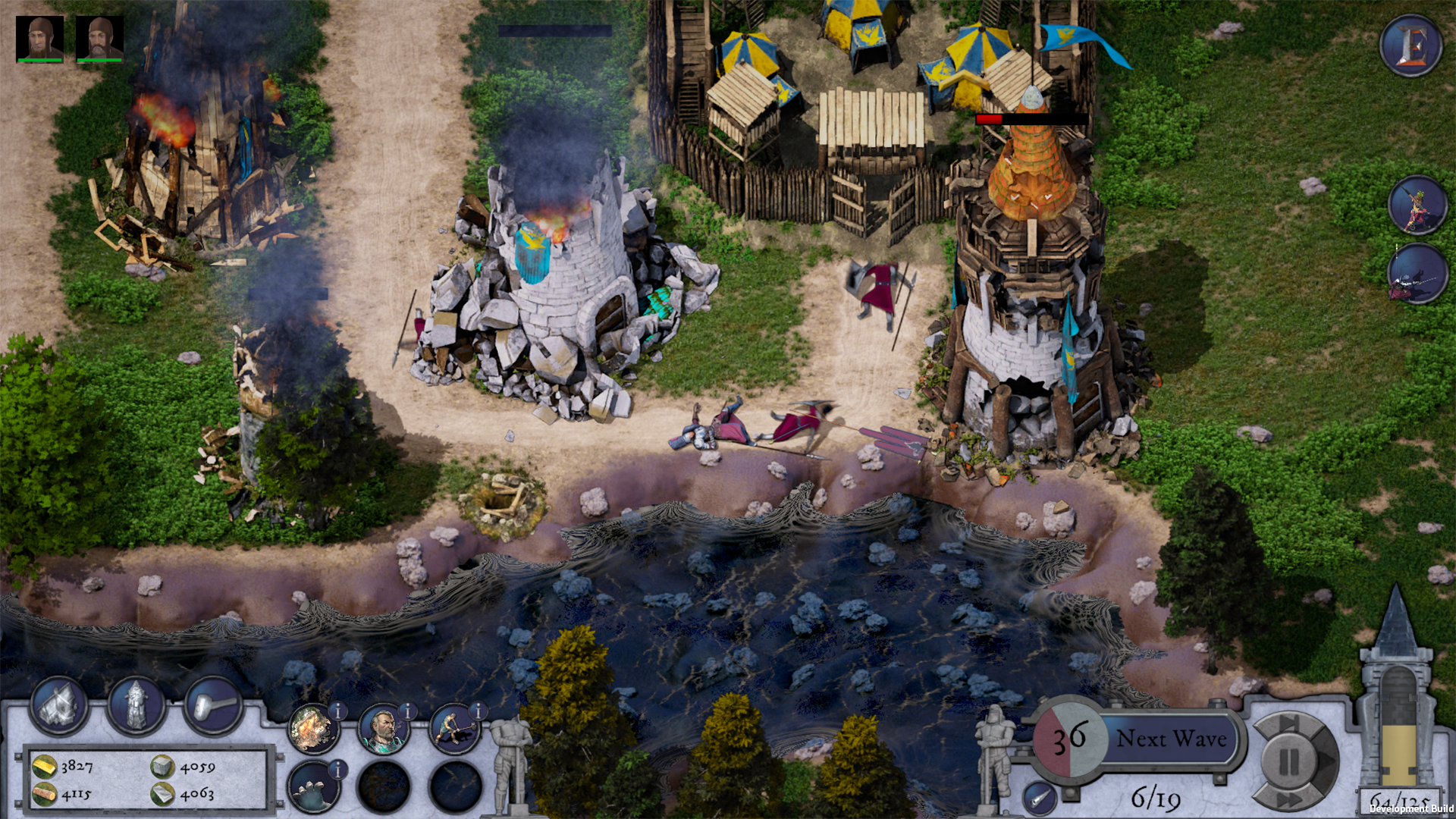This screenshot has width=1456, height=819.
Task: Activate the fire ability icon
Action: (x=313, y=730)
